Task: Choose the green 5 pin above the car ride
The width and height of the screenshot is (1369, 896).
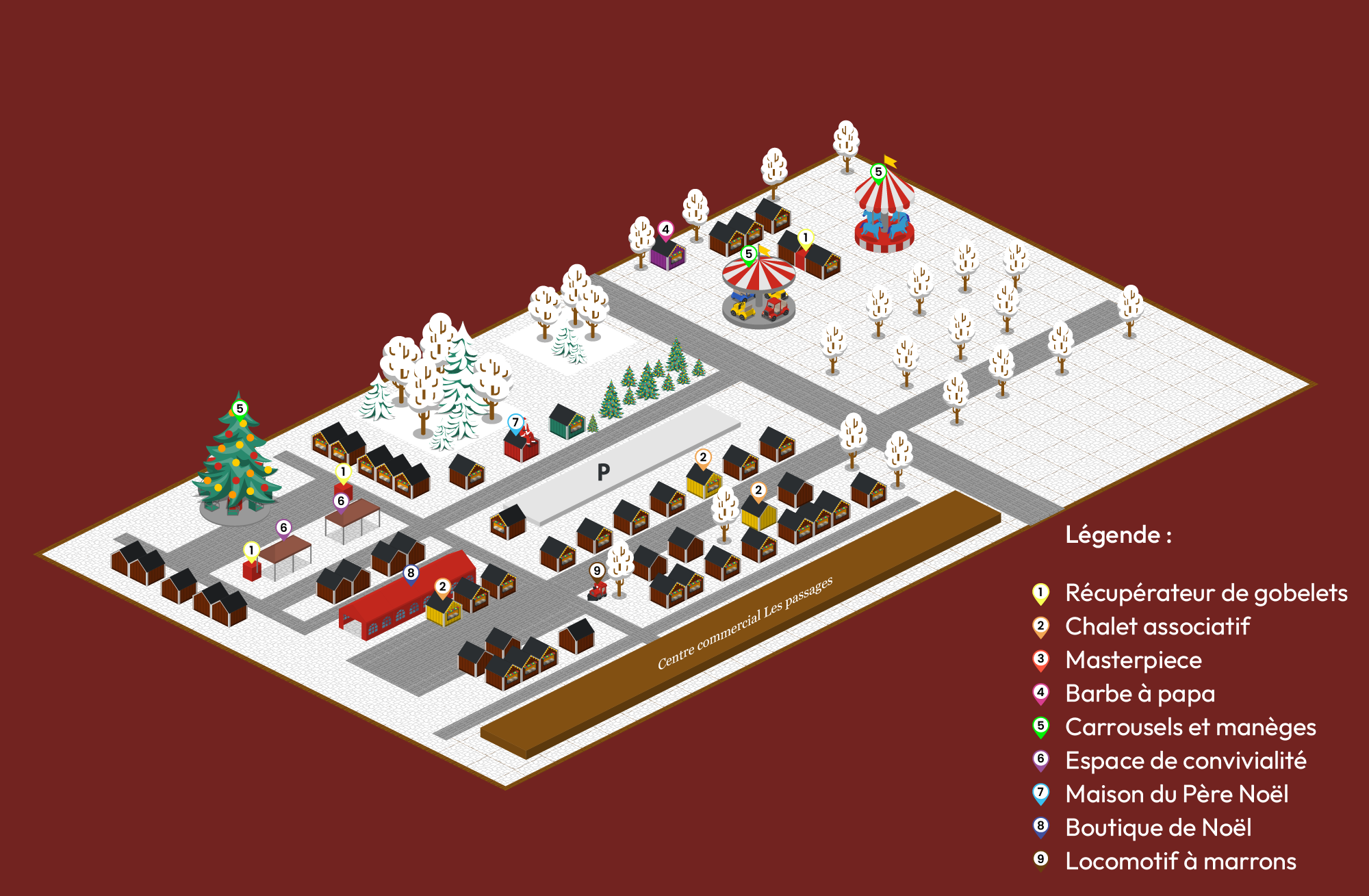Action: pos(749,255)
